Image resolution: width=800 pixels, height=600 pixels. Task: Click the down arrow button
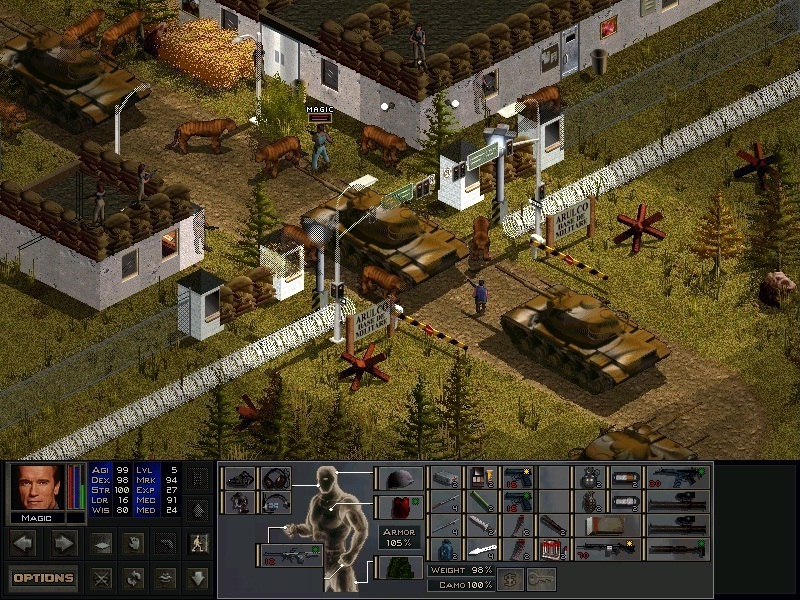198,578
